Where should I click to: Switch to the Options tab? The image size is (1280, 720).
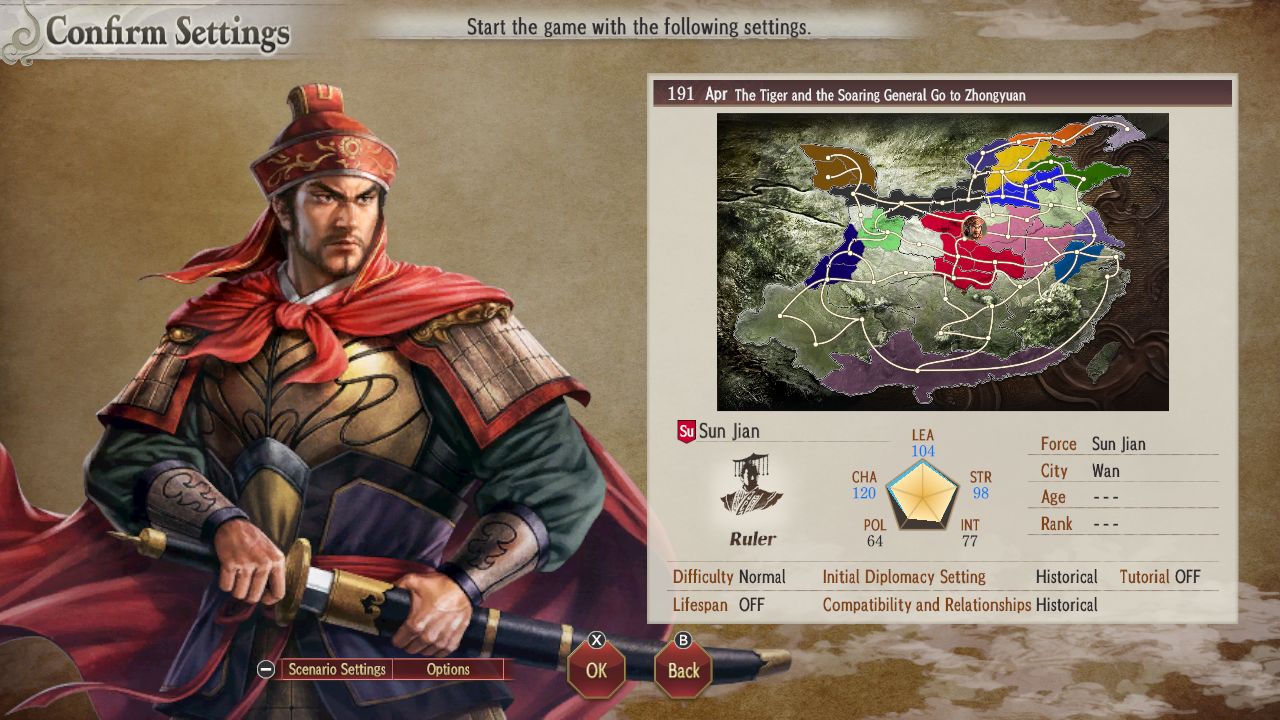click(x=448, y=669)
